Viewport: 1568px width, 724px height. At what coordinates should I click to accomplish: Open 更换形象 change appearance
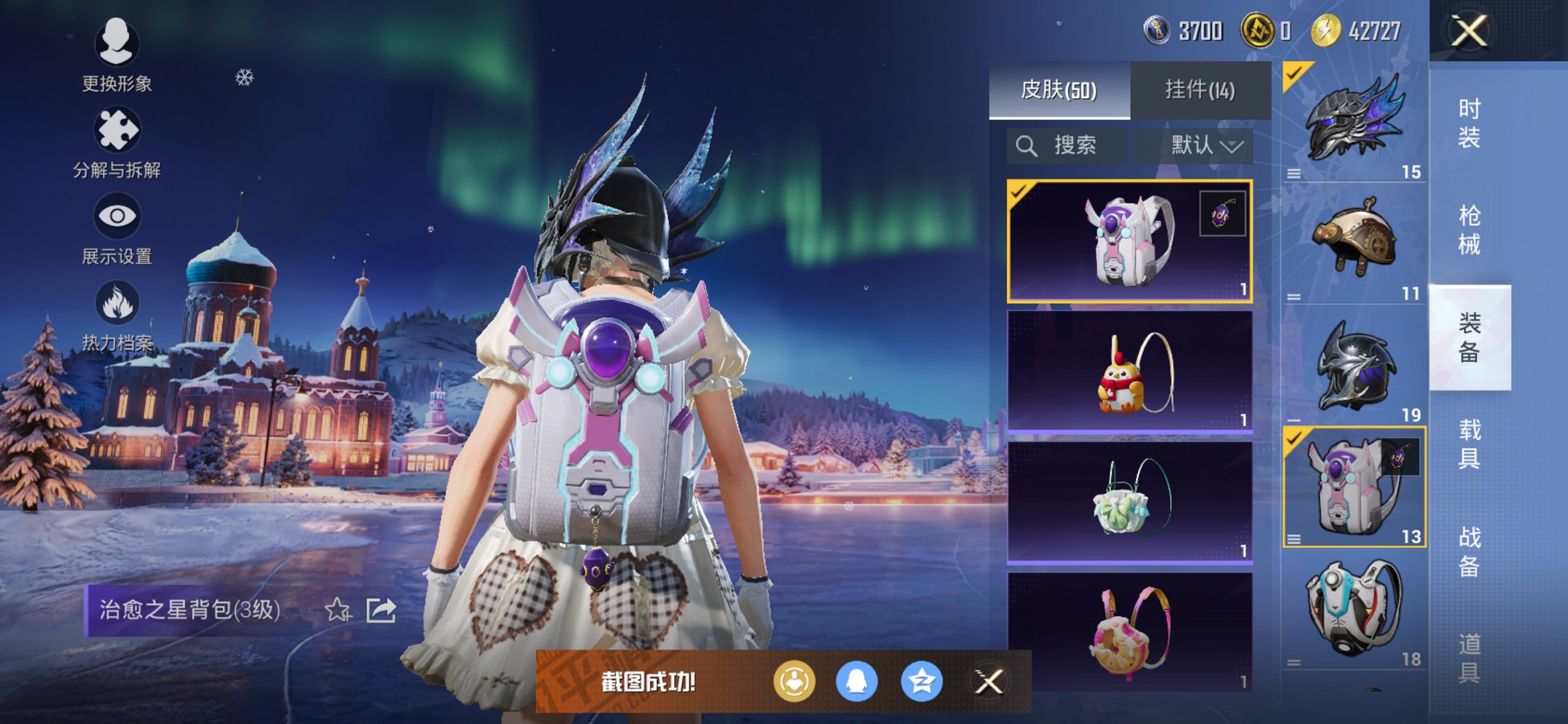pos(117,55)
